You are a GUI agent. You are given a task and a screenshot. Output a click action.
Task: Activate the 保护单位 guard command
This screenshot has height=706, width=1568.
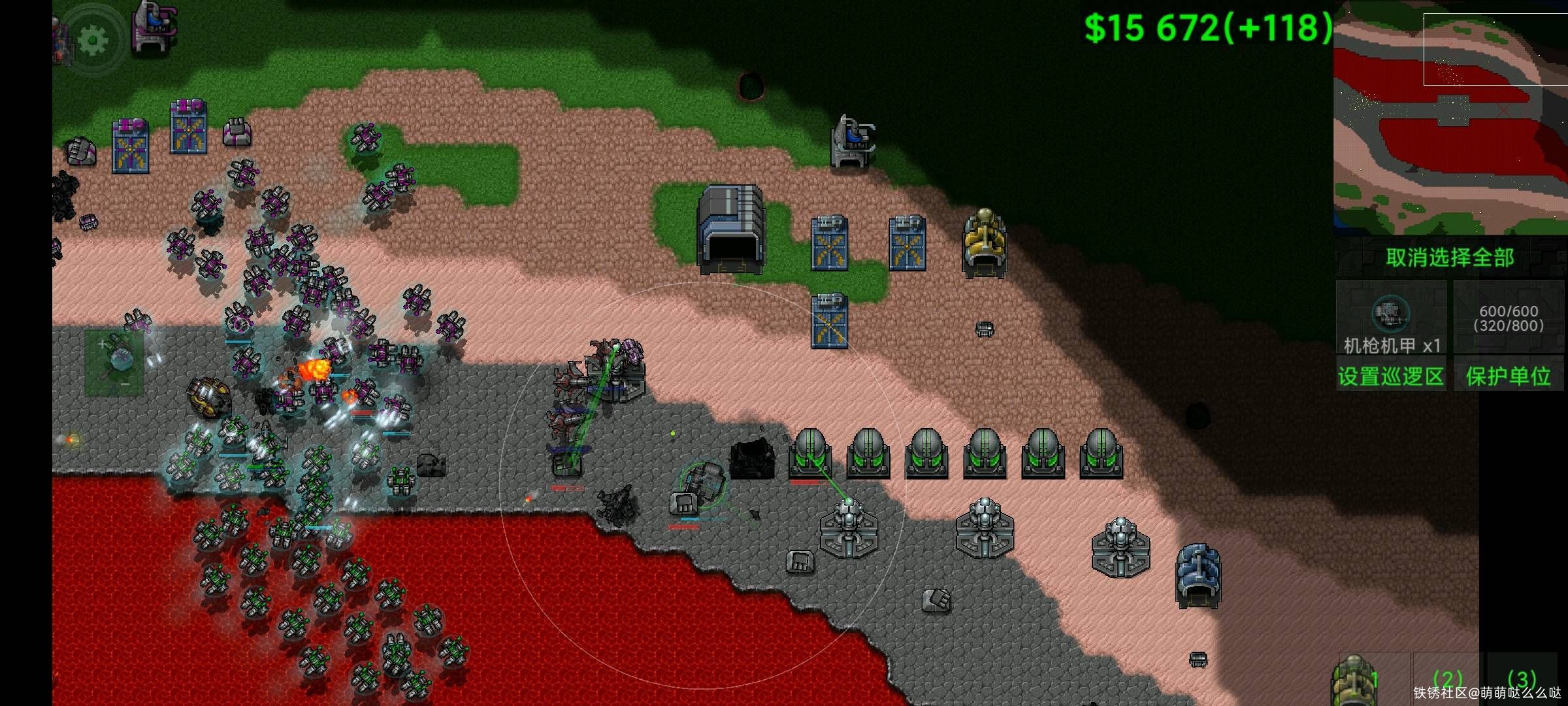pos(1508,376)
